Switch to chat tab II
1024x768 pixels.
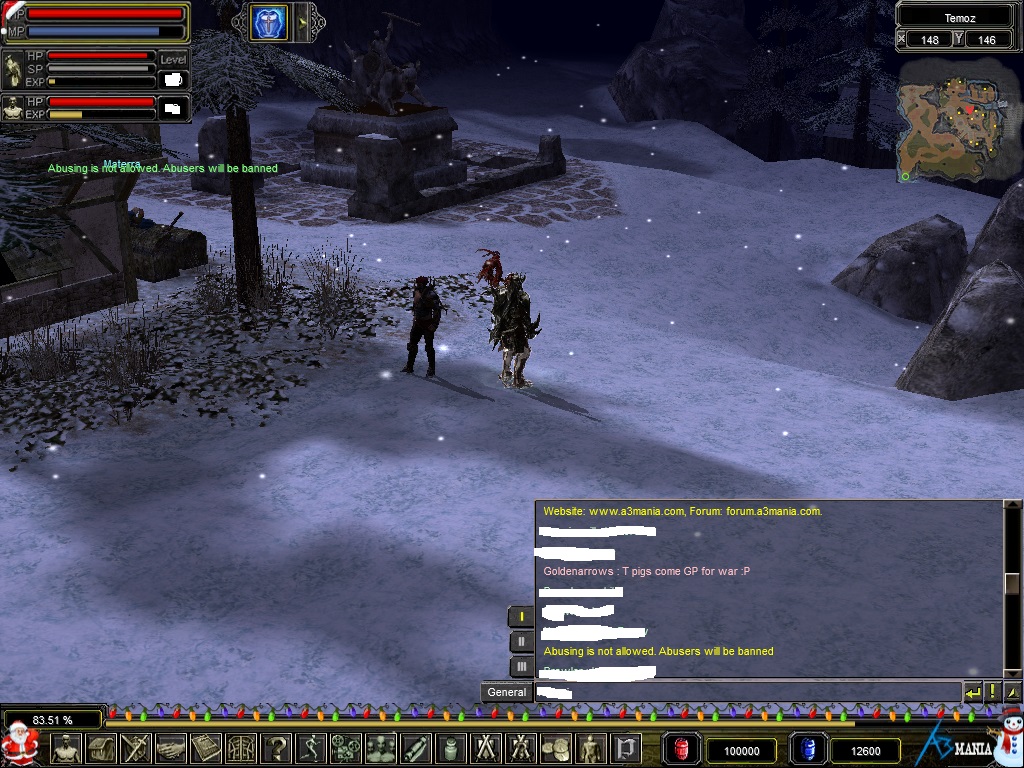[x=521, y=641]
